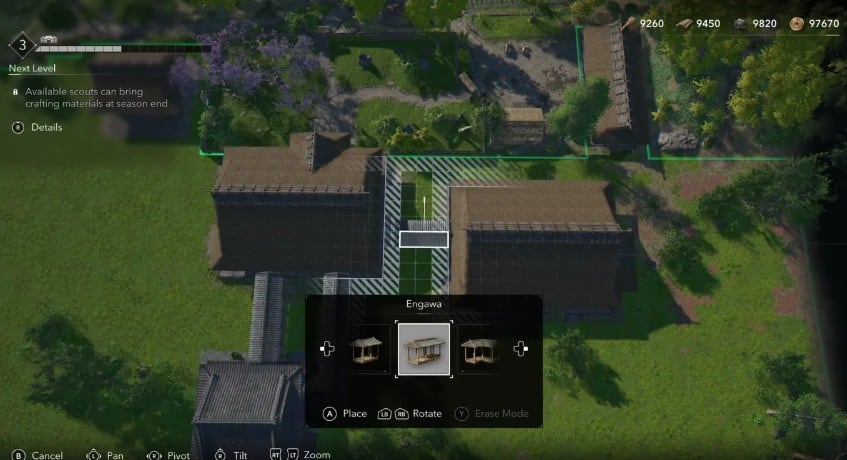Choose the Engawa piece left of the highlighted one

click(x=367, y=349)
